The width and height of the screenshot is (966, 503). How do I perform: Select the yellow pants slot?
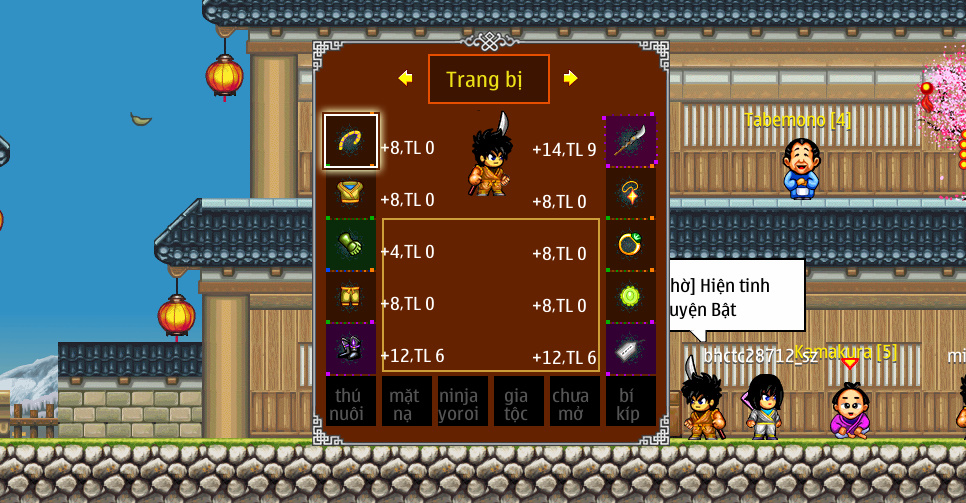point(351,297)
